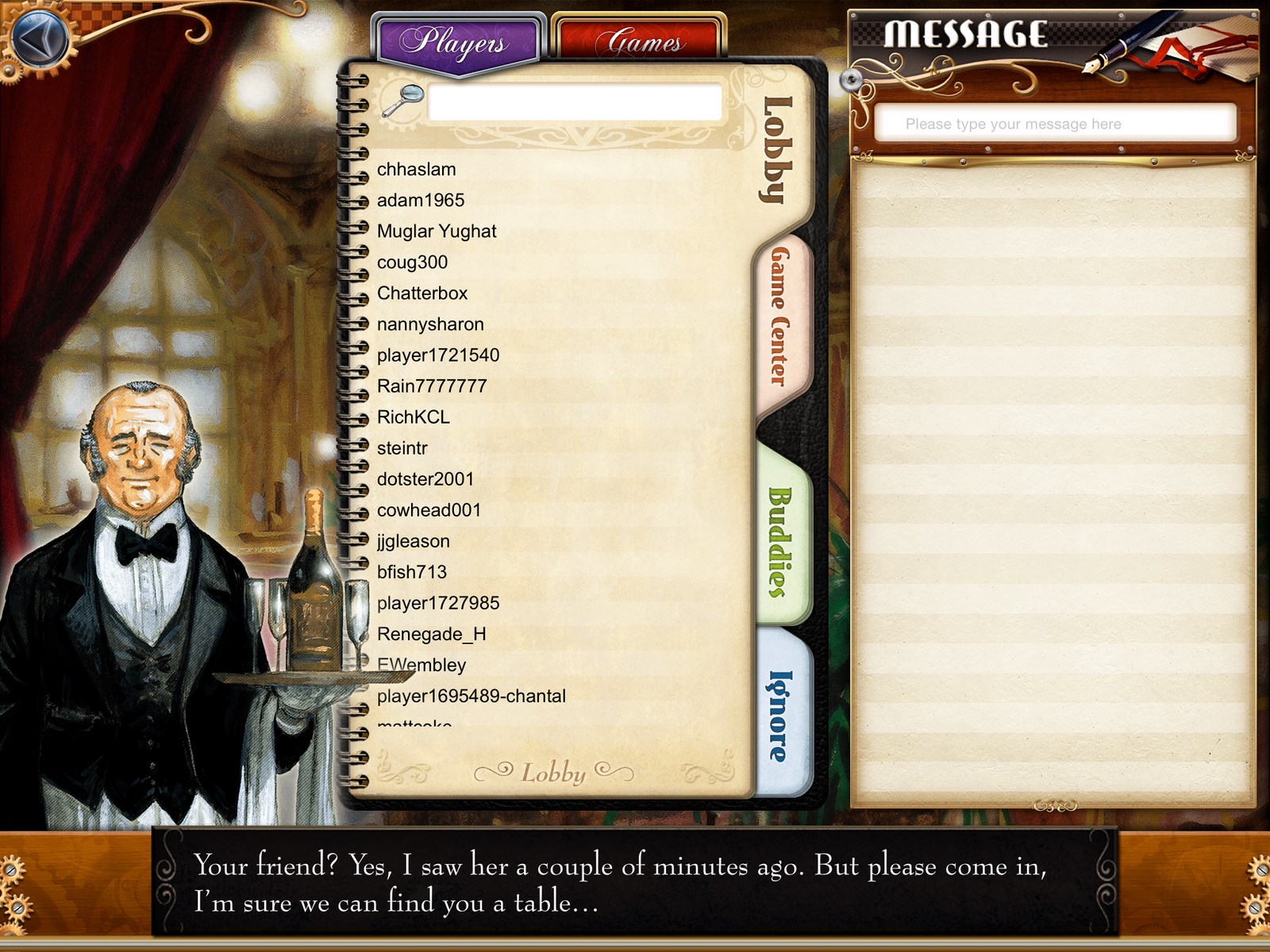Select the Chatterbox player entry
Viewport: 1270px width, 952px height.
(422, 294)
